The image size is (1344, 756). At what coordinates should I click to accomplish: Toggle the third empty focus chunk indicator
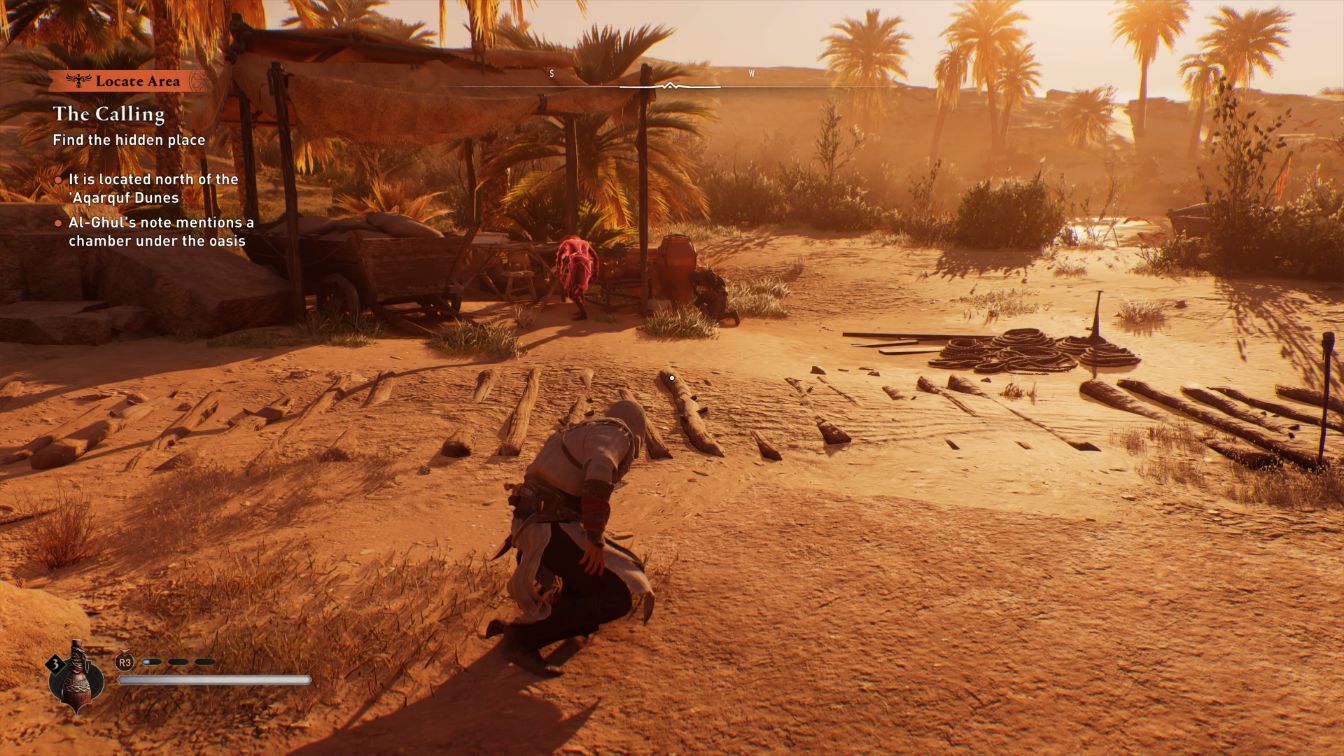205,661
